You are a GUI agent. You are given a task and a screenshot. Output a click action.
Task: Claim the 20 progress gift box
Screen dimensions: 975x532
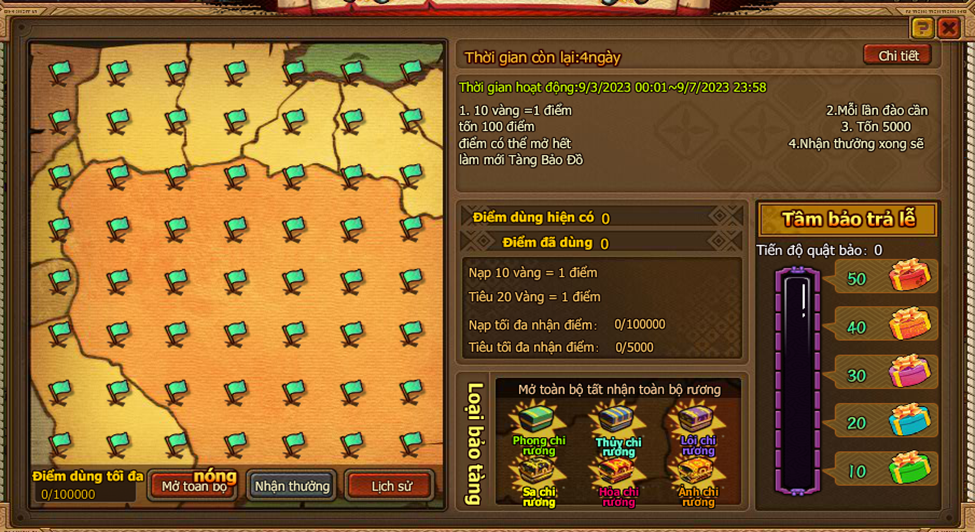[x=909, y=420]
